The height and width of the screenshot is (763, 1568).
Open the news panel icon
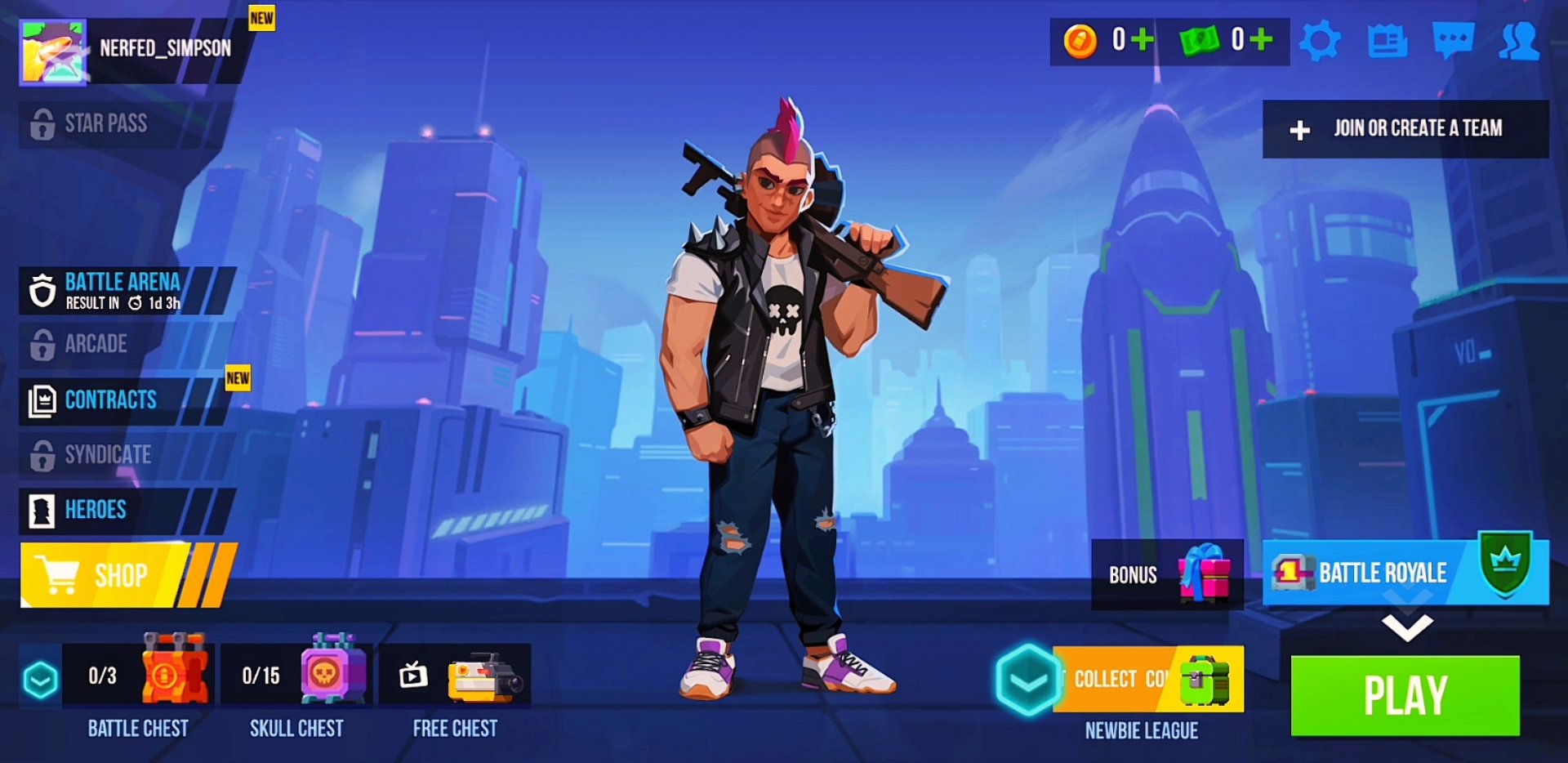click(x=1386, y=42)
